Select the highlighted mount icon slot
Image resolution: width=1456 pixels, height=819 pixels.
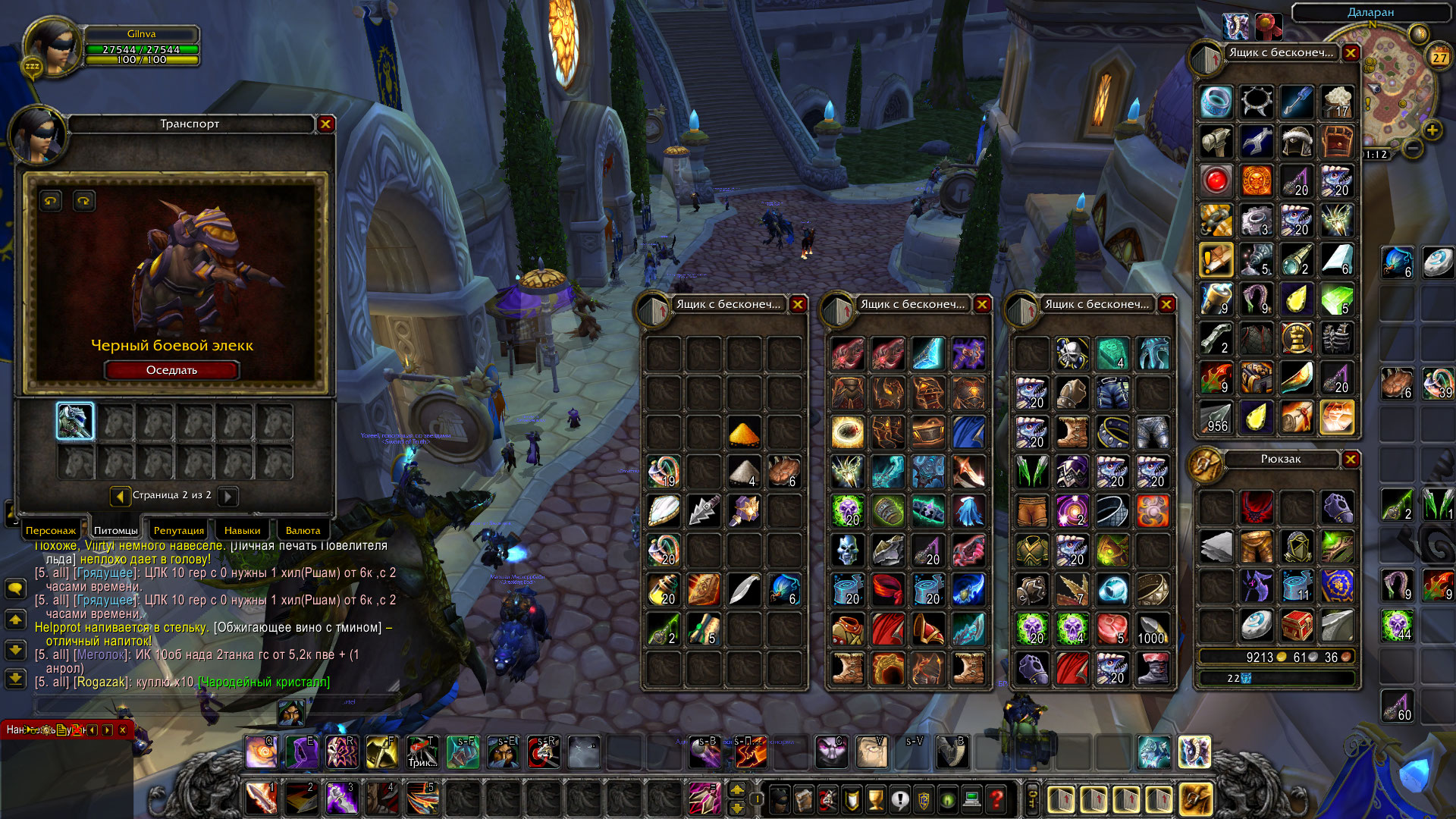[76, 422]
